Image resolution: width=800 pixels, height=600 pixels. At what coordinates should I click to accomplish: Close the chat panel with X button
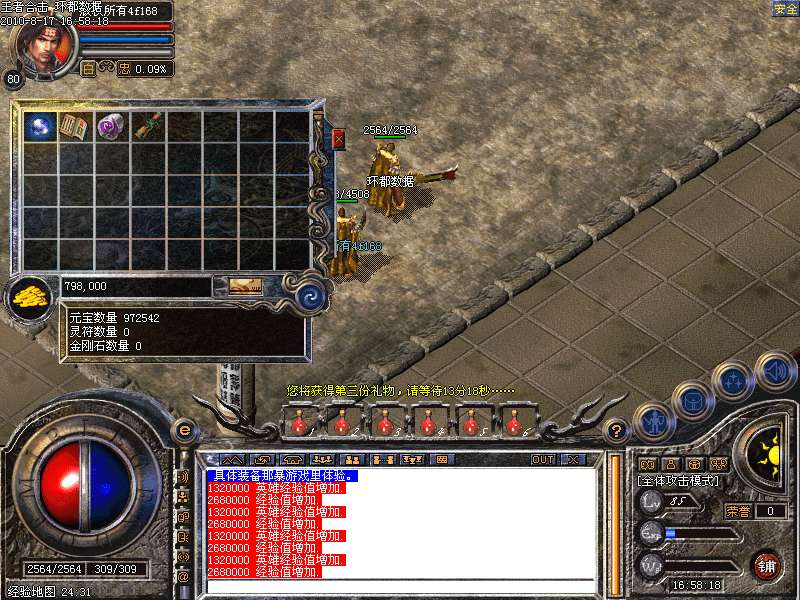coord(573,459)
